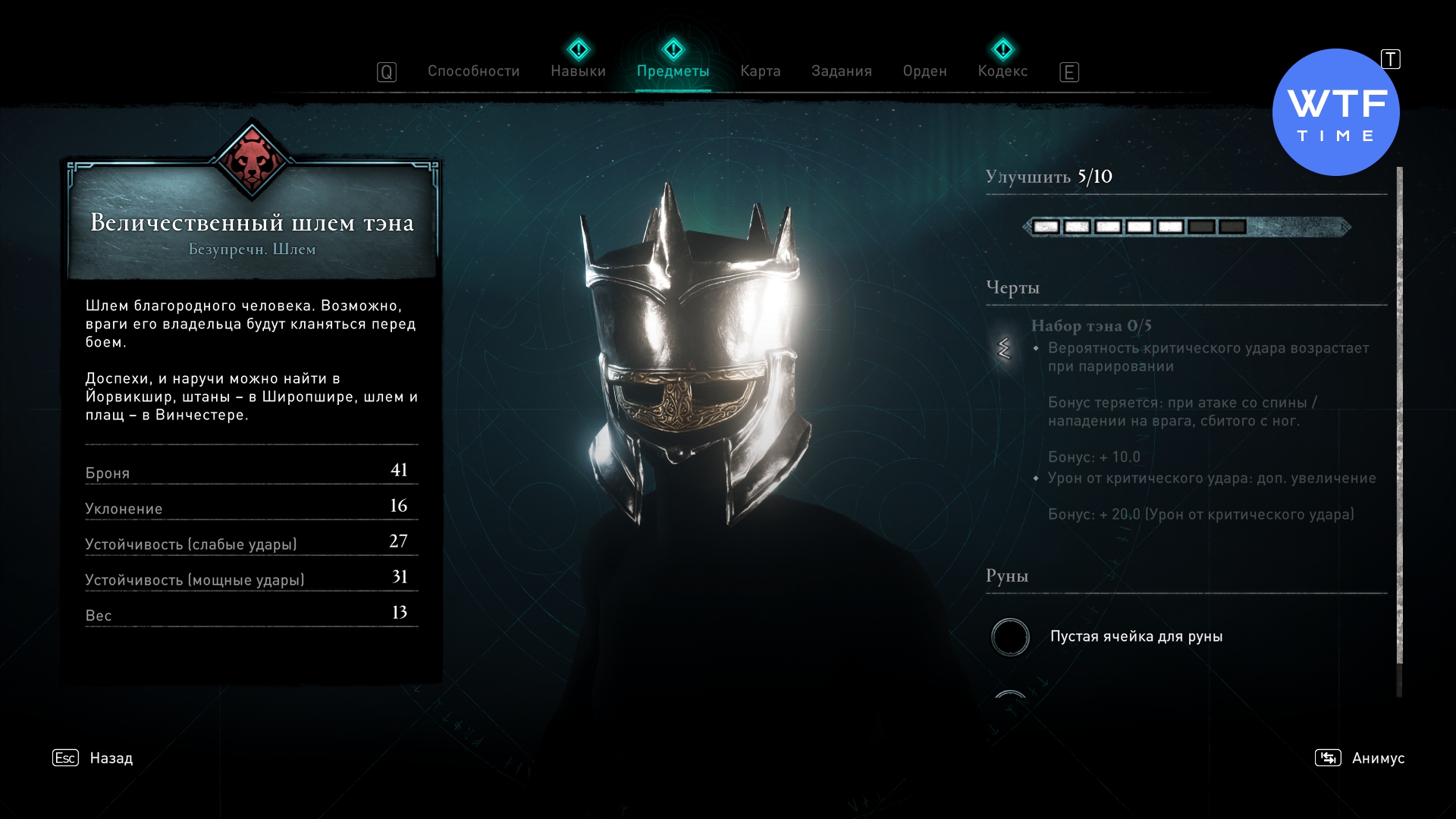Show the Карта tab
Screen dimensions: 1456x819
760,71
